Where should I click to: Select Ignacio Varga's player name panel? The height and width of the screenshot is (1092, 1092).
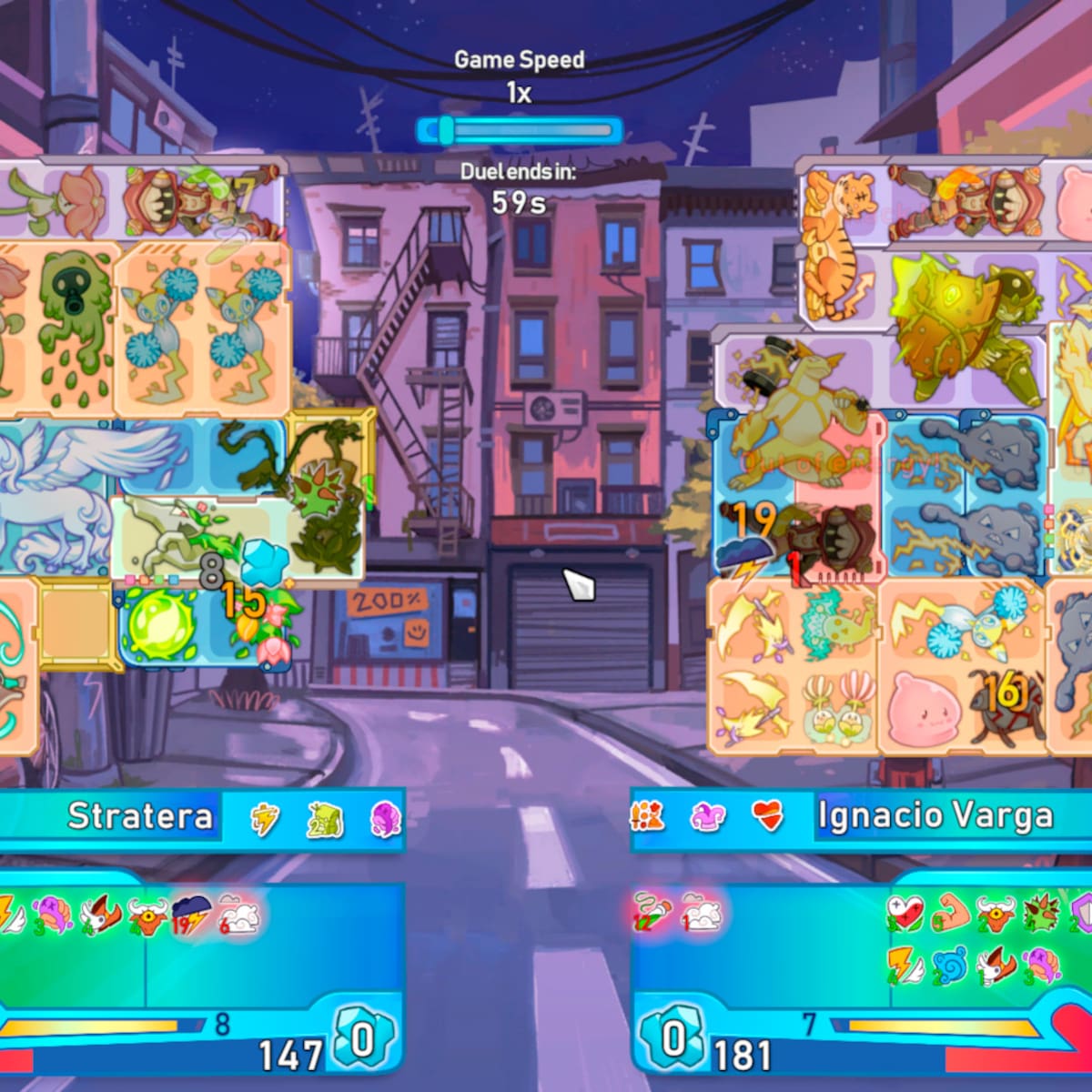(x=935, y=816)
